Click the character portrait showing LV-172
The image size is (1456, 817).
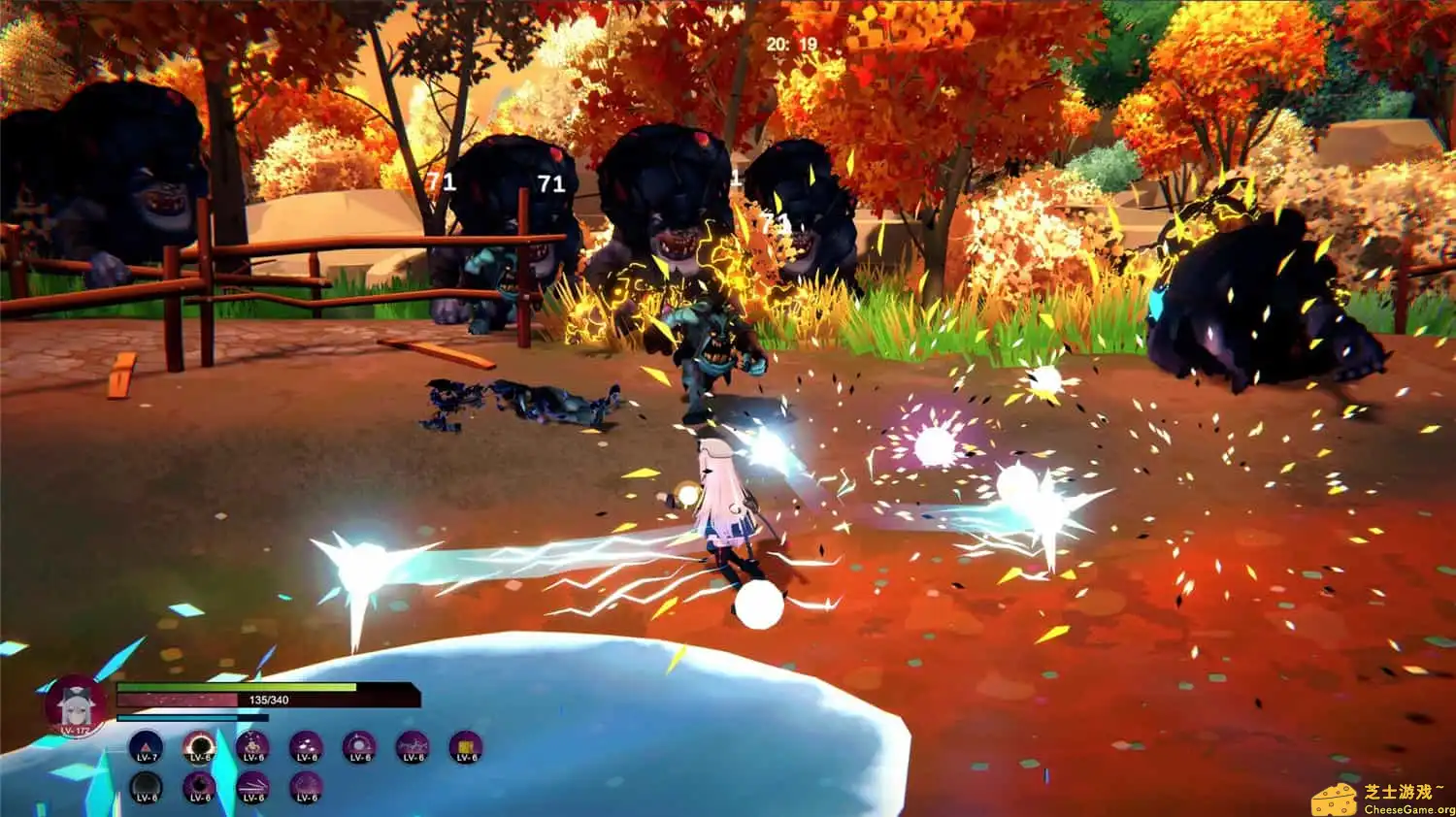75,706
